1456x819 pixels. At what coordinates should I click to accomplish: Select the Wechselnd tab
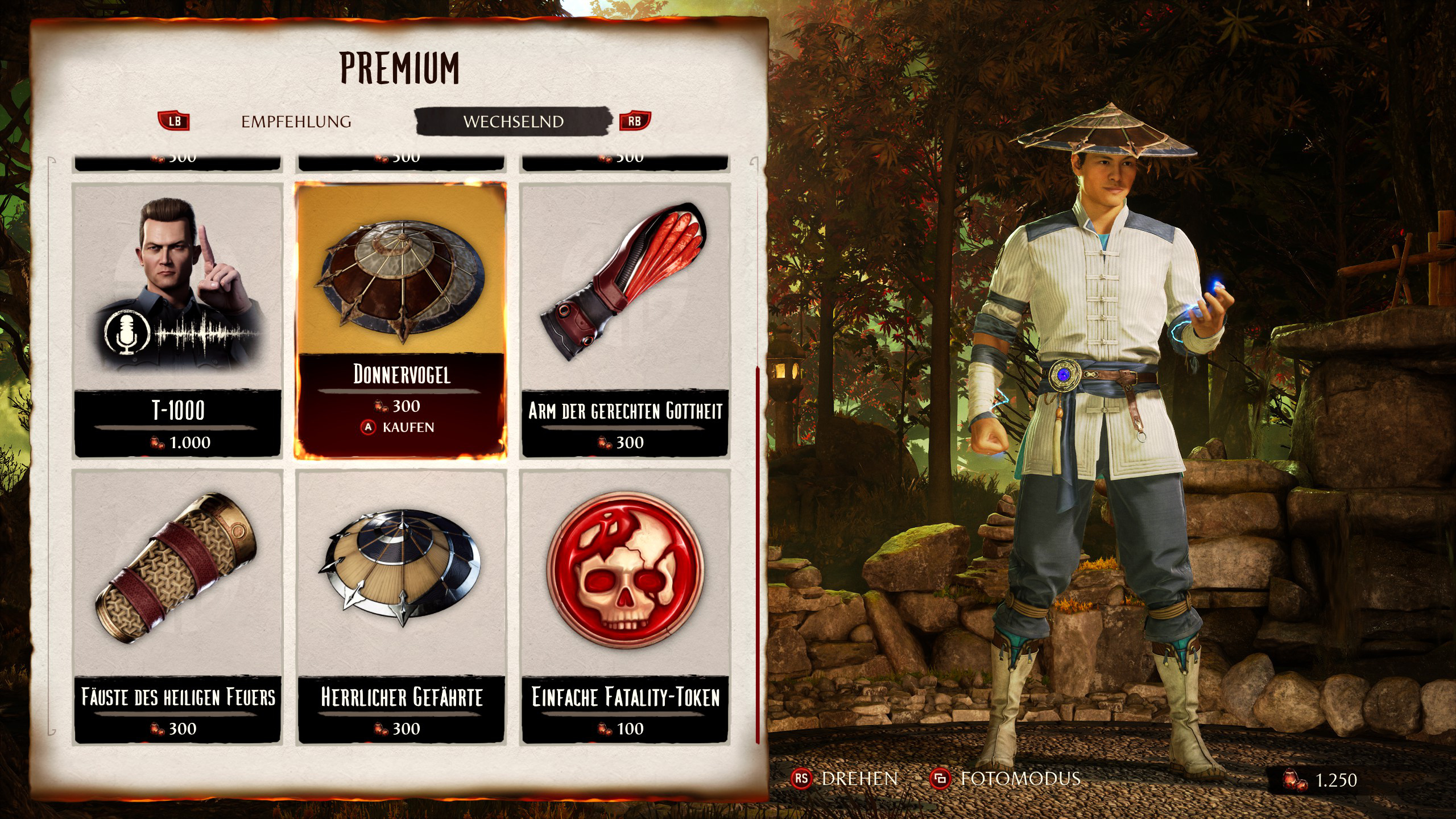coord(513,122)
